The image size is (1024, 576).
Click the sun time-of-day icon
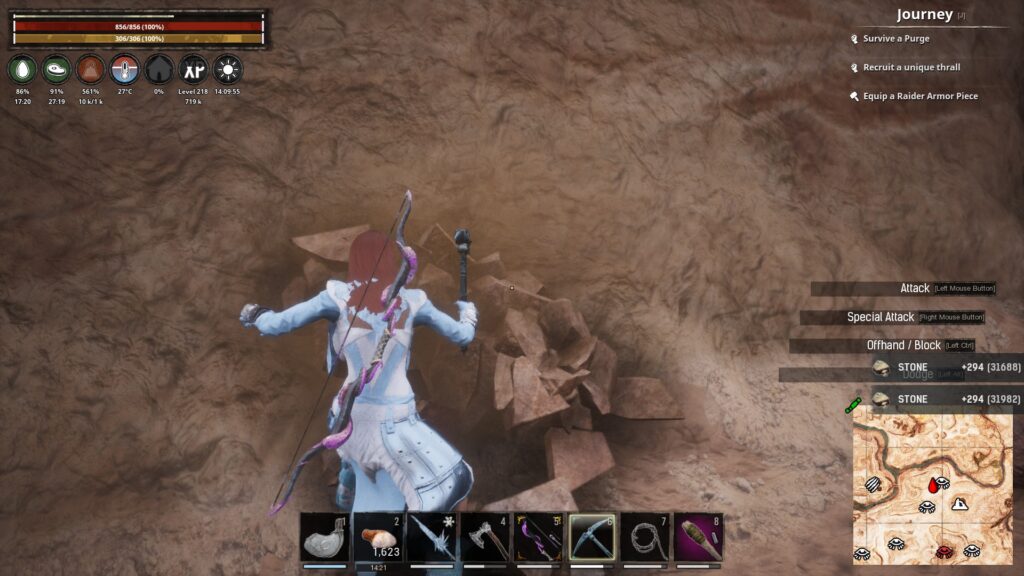pyautogui.click(x=227, y=69)
